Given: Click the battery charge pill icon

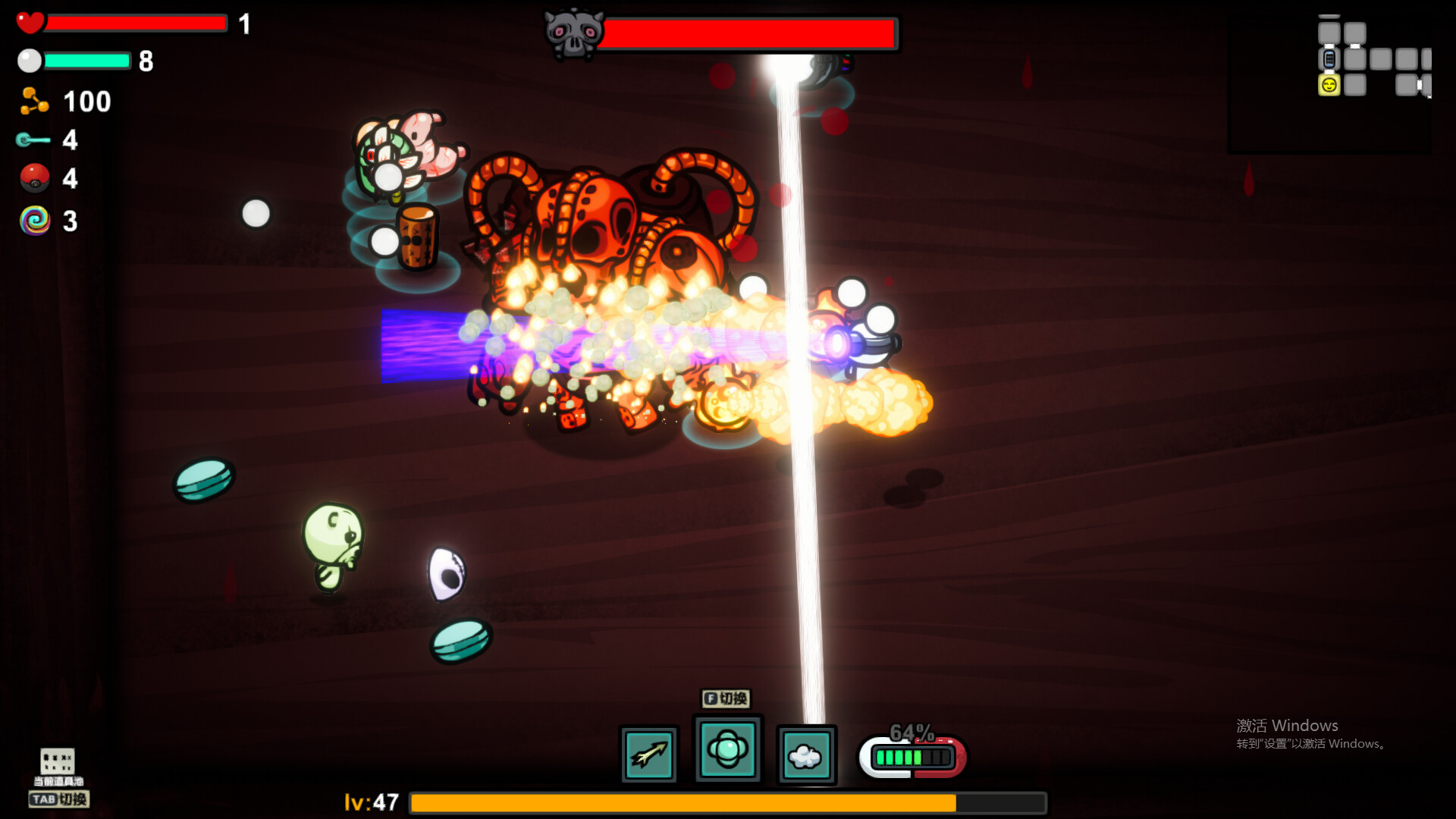Looking at the screenshot, I should click(x=912, y=757).
